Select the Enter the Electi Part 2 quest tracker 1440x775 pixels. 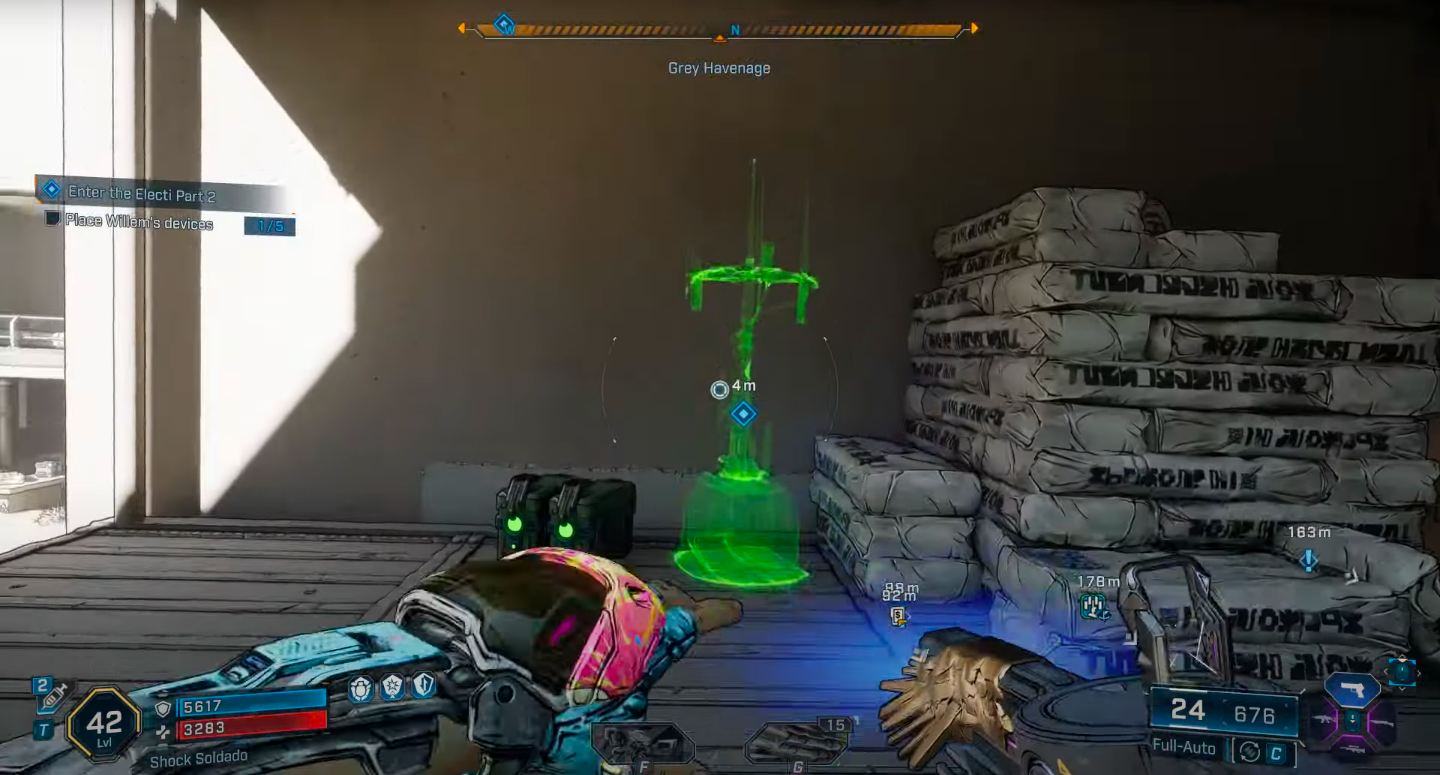[x=141, y=193]
